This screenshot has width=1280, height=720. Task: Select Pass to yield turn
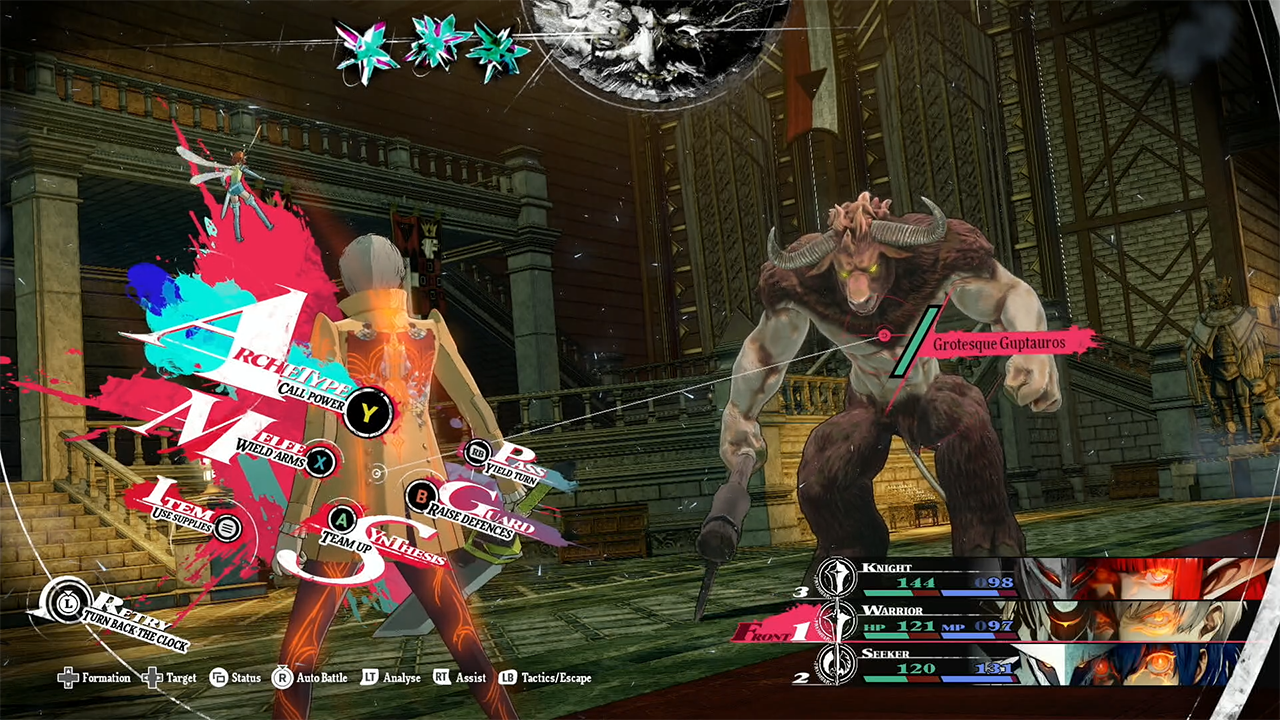click(479, 452)
